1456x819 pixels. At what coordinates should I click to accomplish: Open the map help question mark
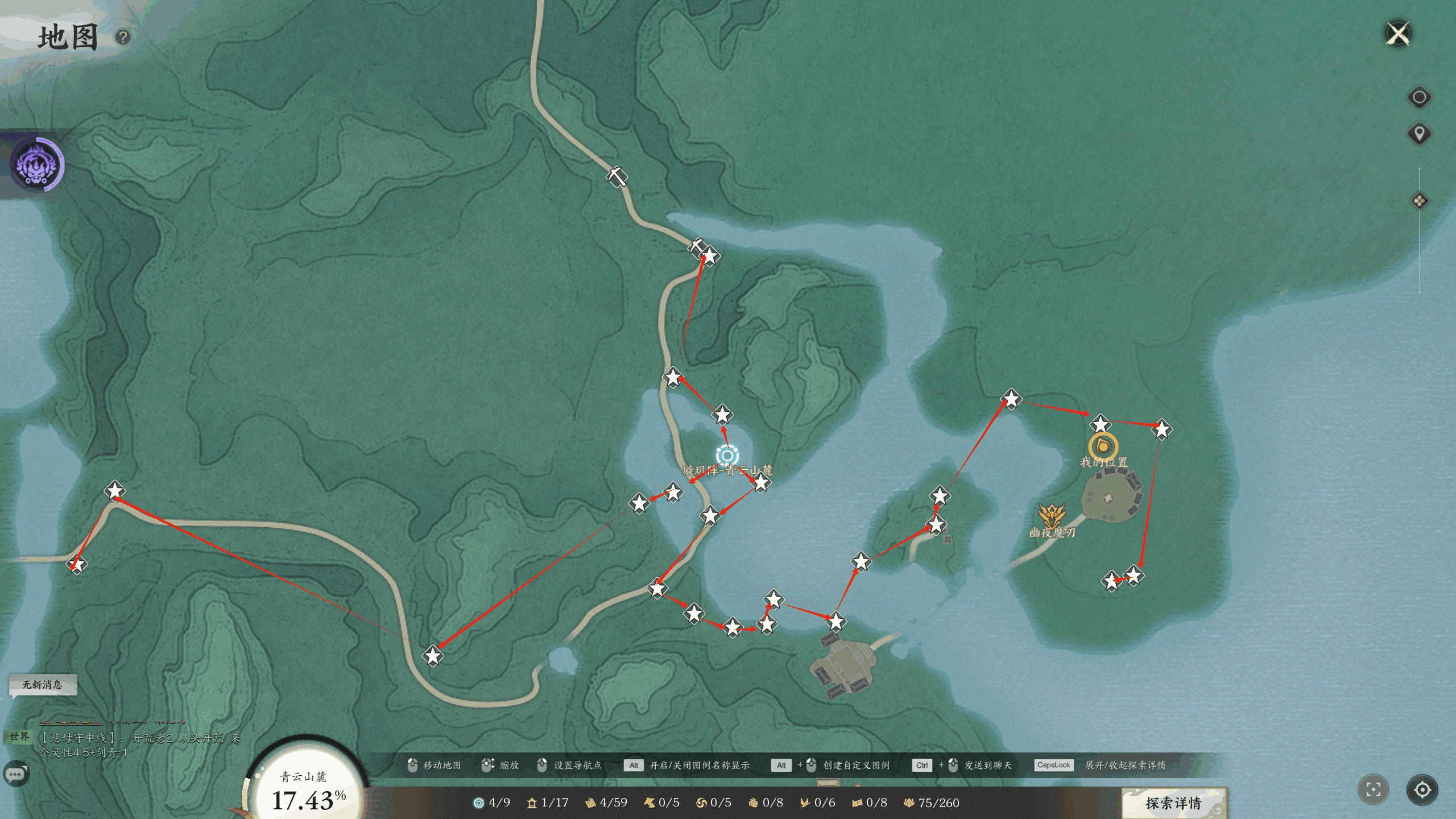[123, 38]
